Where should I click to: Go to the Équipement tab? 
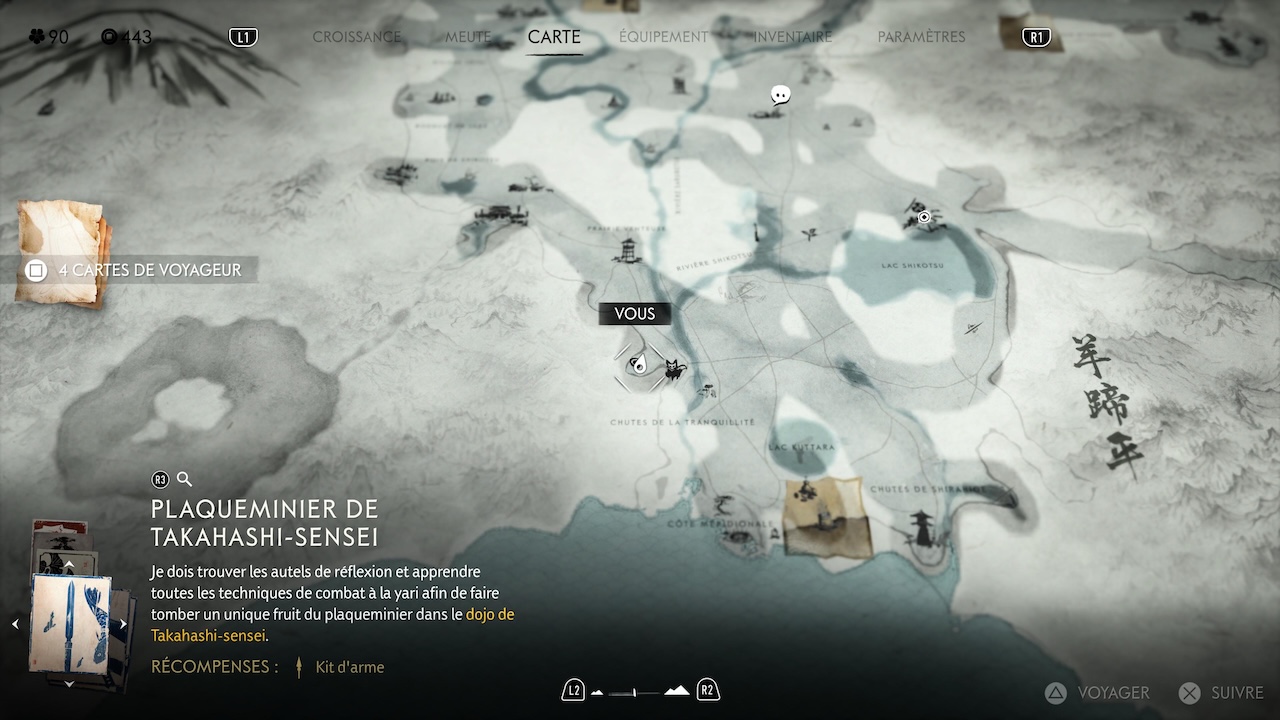[663, 37]
